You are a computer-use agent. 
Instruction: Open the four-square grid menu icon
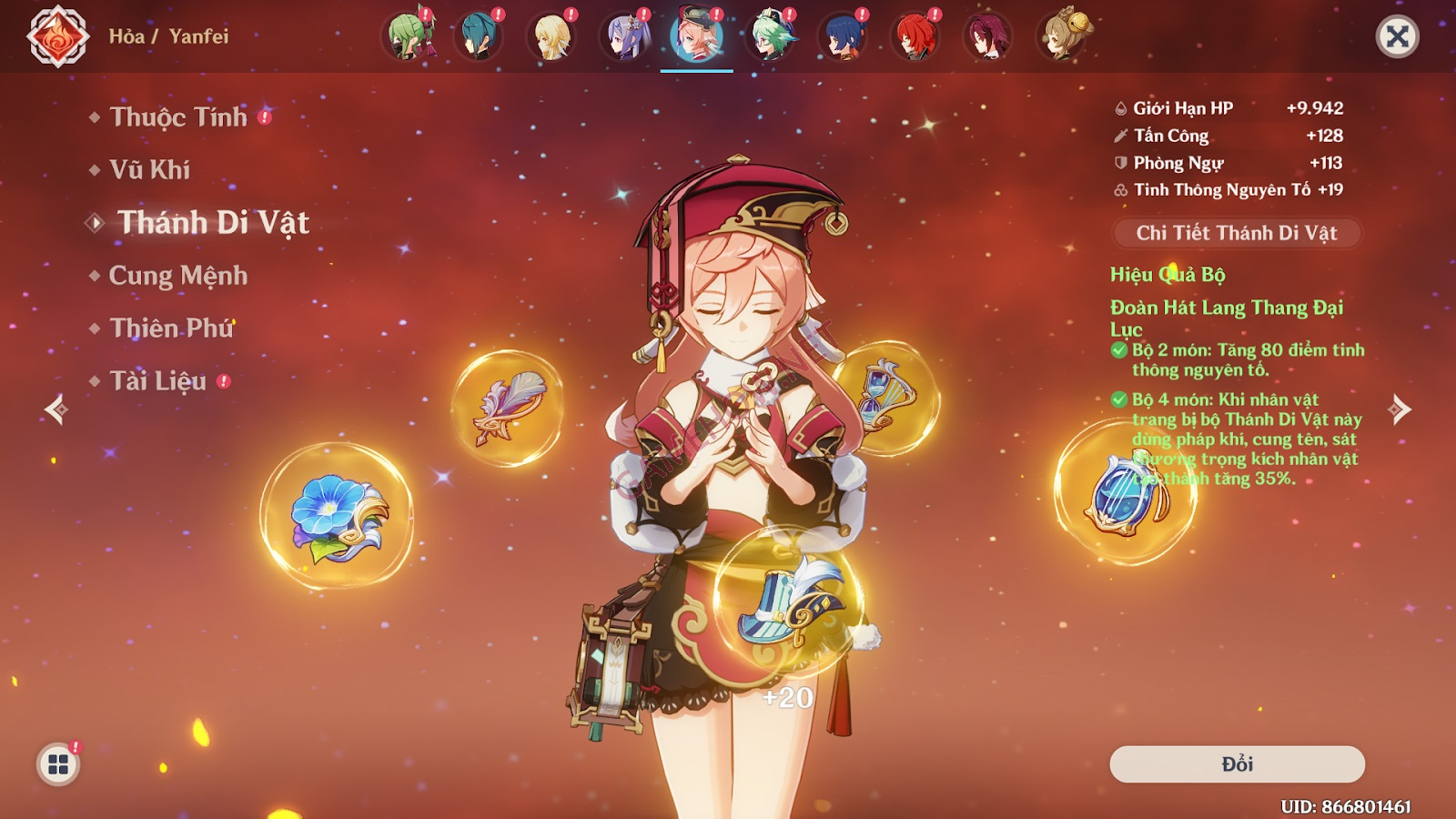click(x=58, y=764)
